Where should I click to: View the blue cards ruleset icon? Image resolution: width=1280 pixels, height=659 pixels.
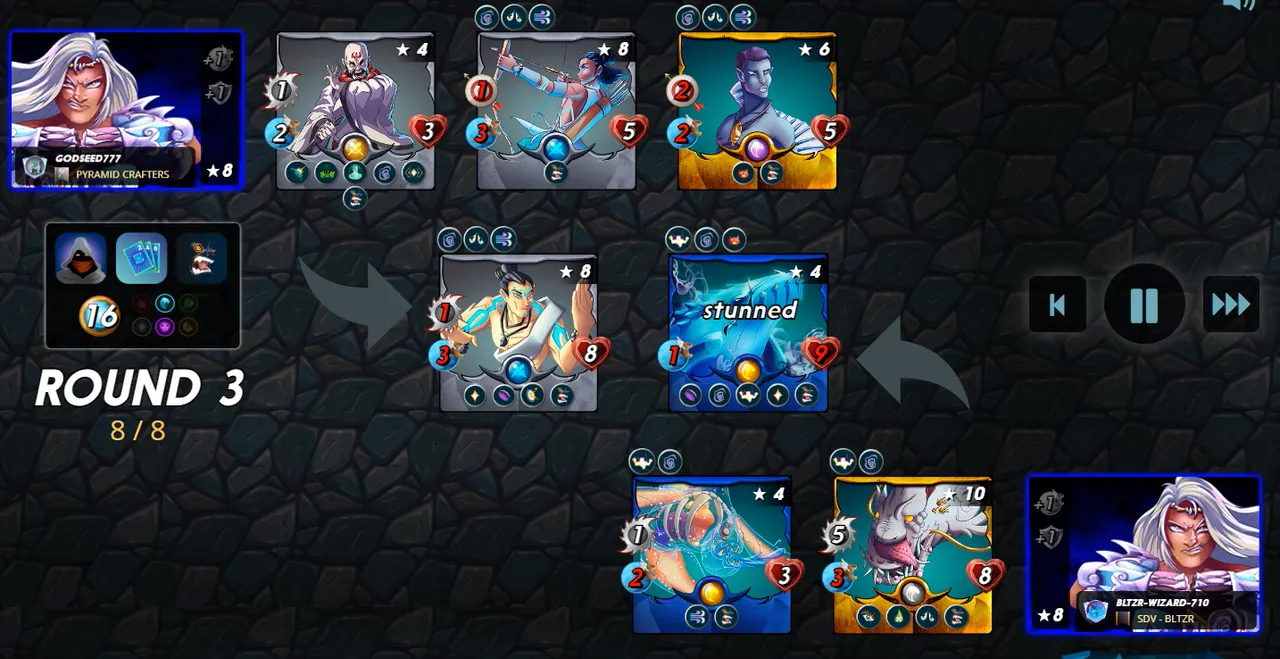pos(142,259)
